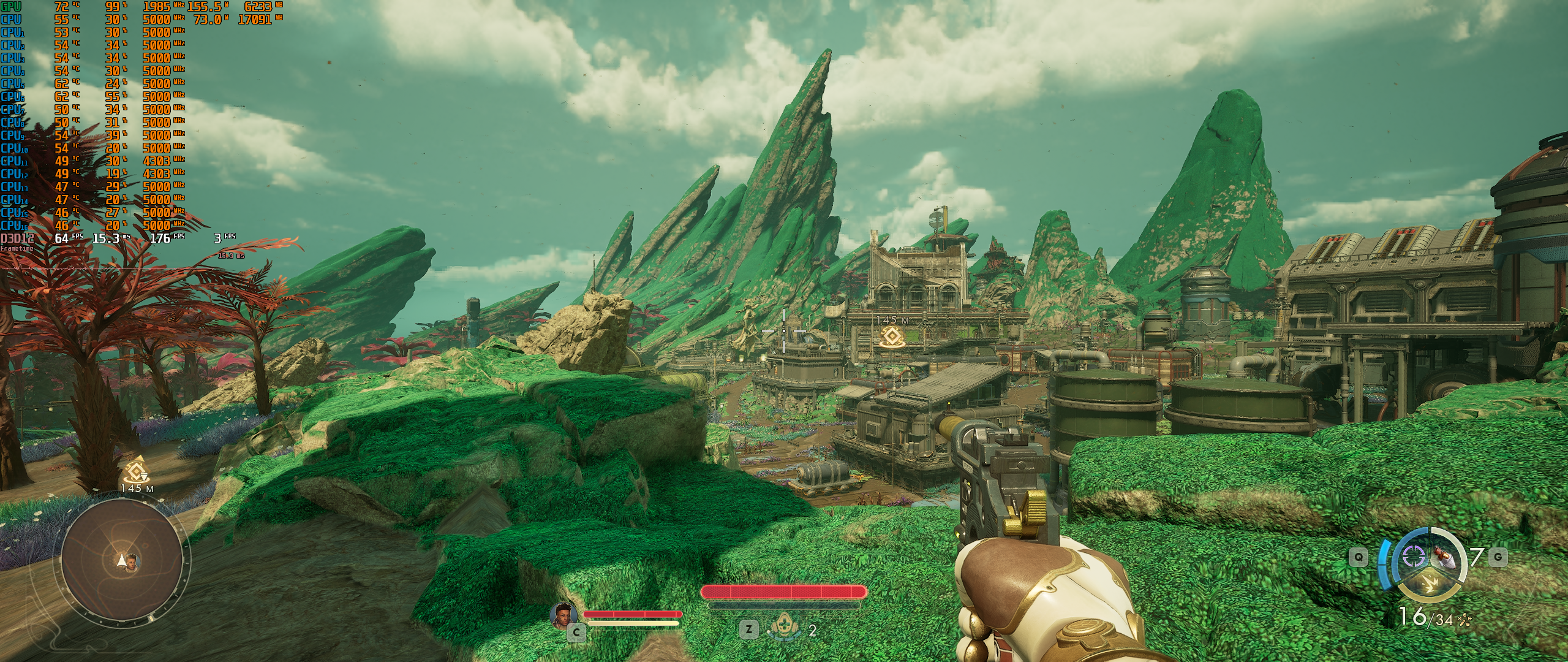
Task: Select the quest marker above the minimap
Action: 136,471
